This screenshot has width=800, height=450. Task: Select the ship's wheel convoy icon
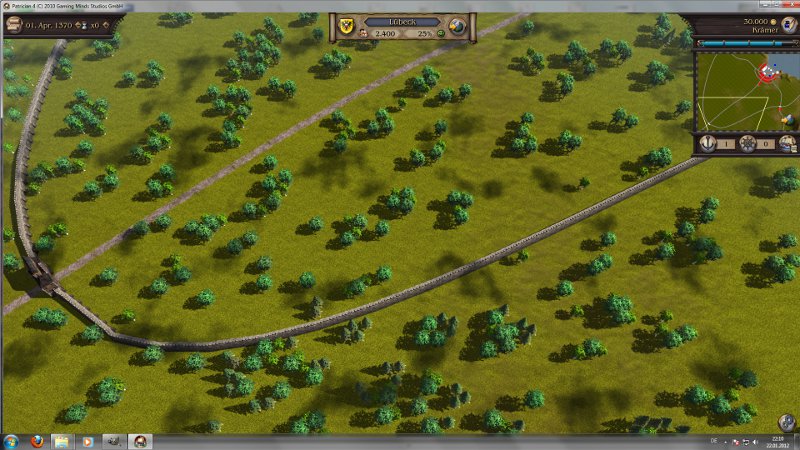click(x=747, y=144)
